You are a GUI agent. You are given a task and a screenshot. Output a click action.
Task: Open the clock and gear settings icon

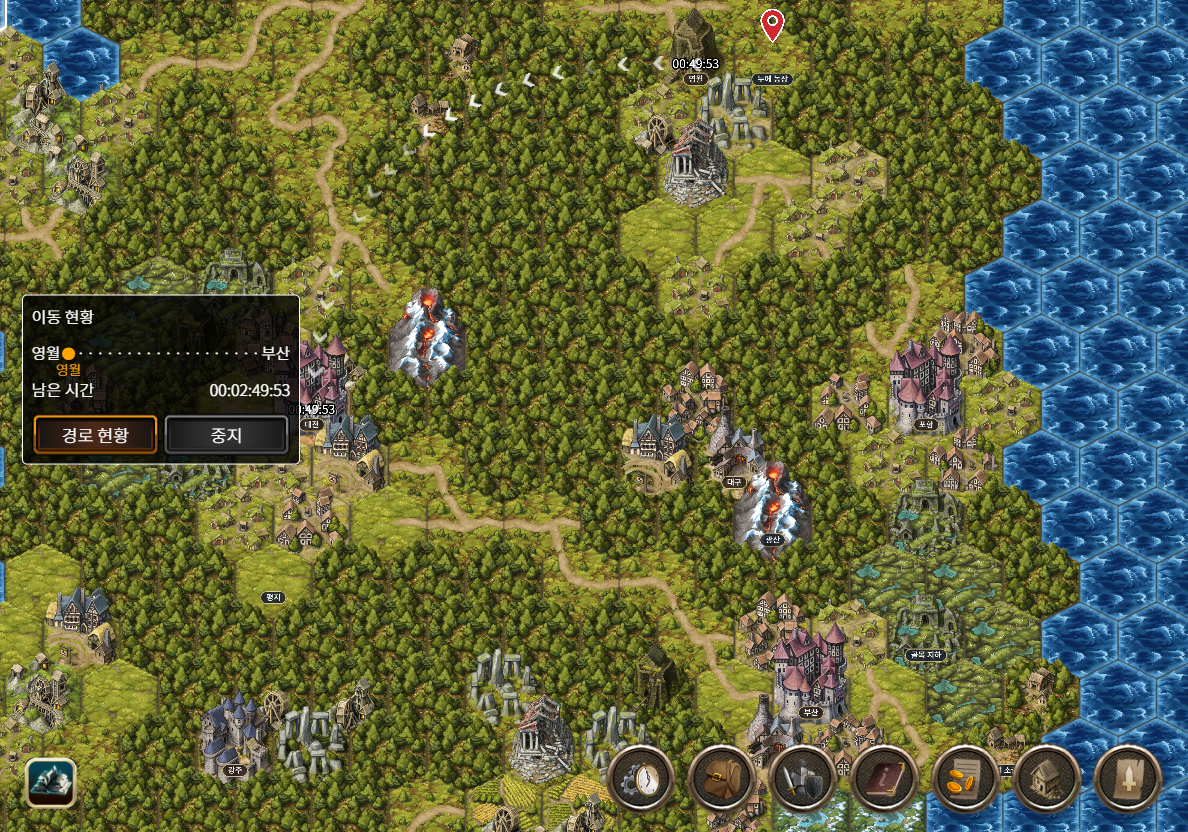[640, 779]
